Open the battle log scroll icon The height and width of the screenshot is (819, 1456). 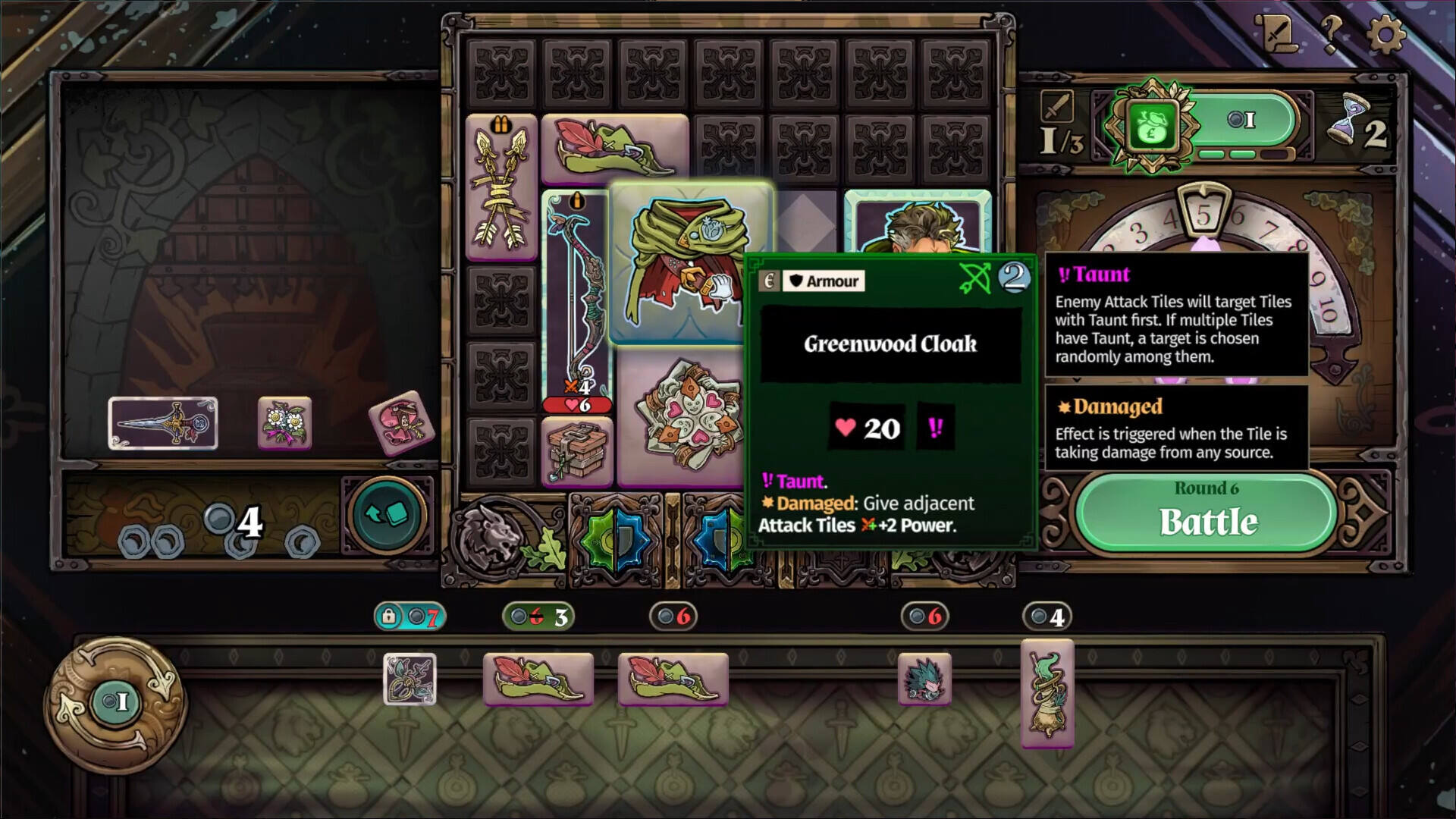tap(1278, 33)
